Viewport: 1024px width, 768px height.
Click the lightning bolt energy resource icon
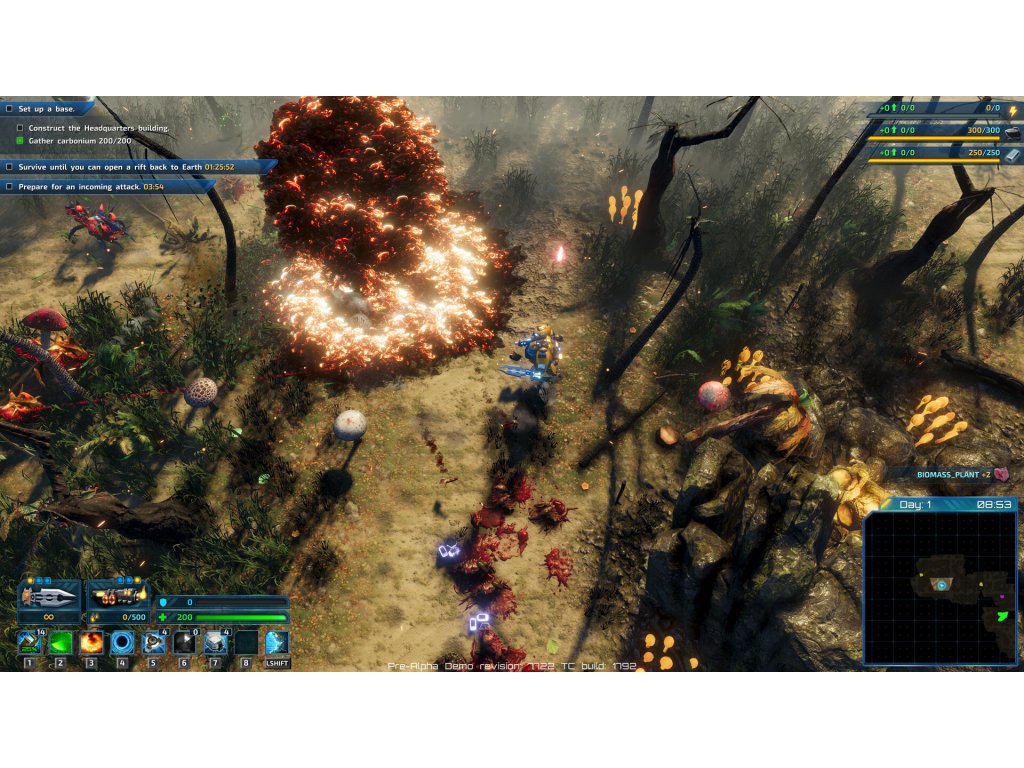1012,109
